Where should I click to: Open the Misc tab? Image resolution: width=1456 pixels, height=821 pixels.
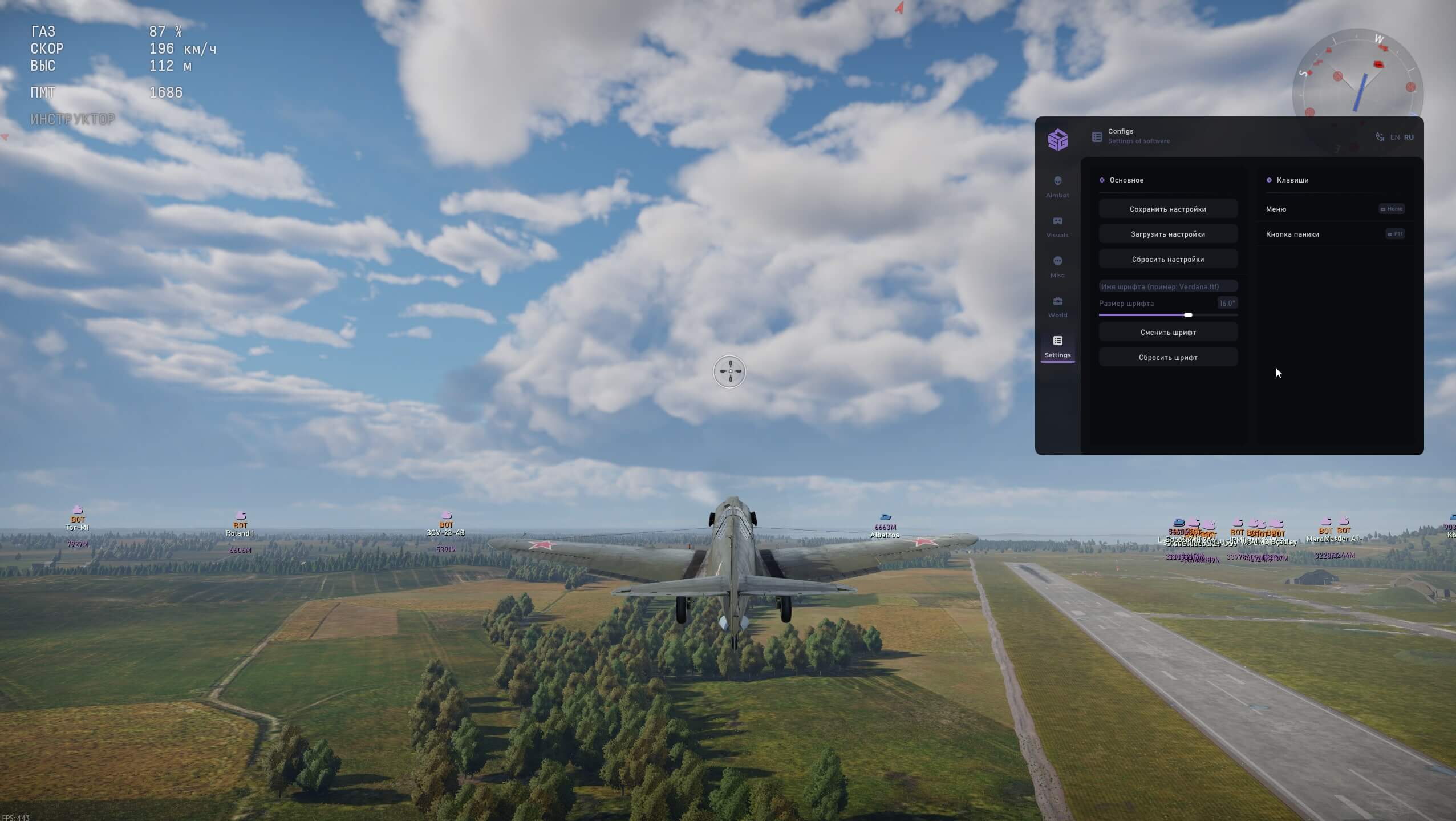coord(1057,266)
